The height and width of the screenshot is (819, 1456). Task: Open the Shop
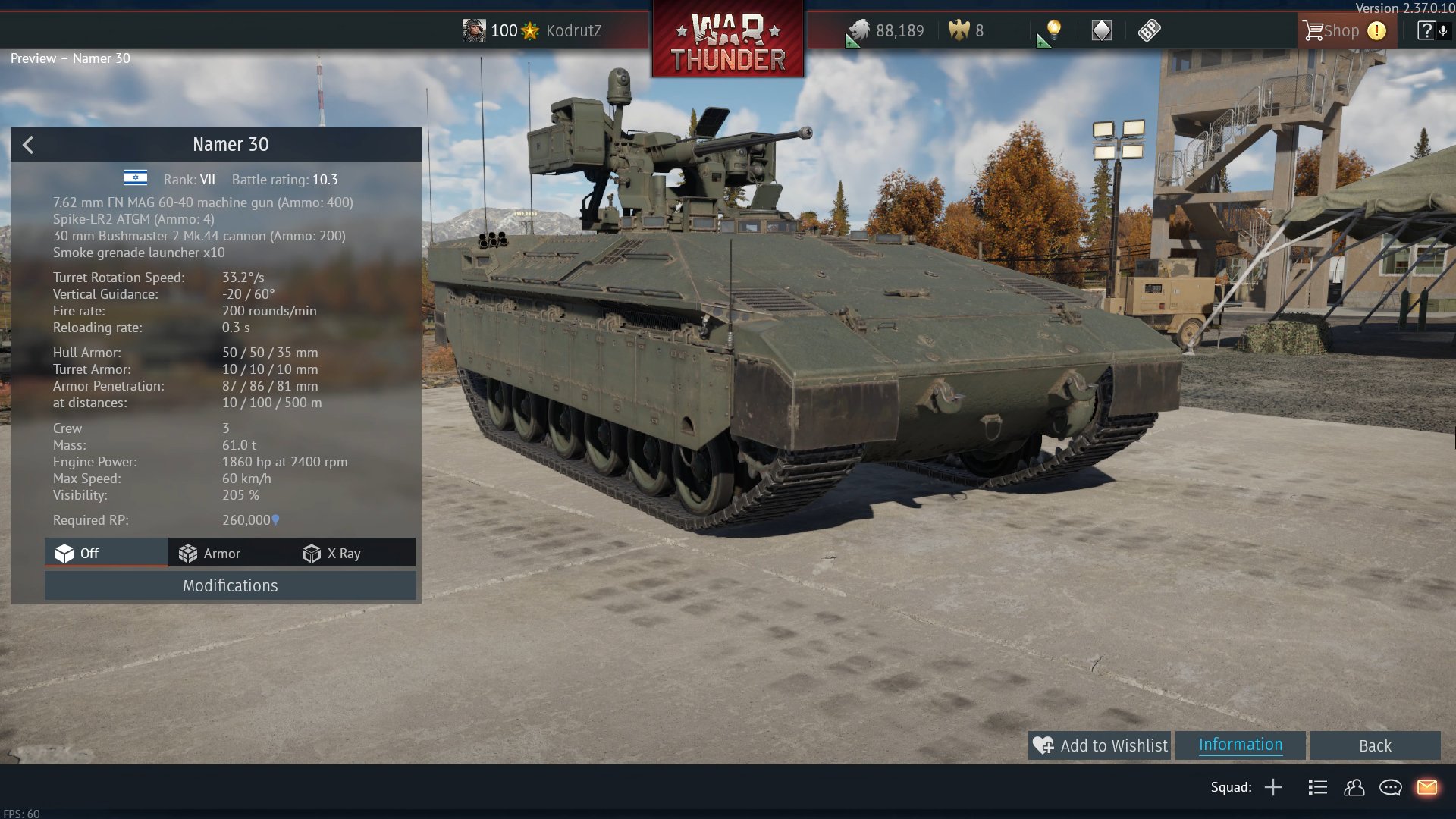tap(1332, 30)
